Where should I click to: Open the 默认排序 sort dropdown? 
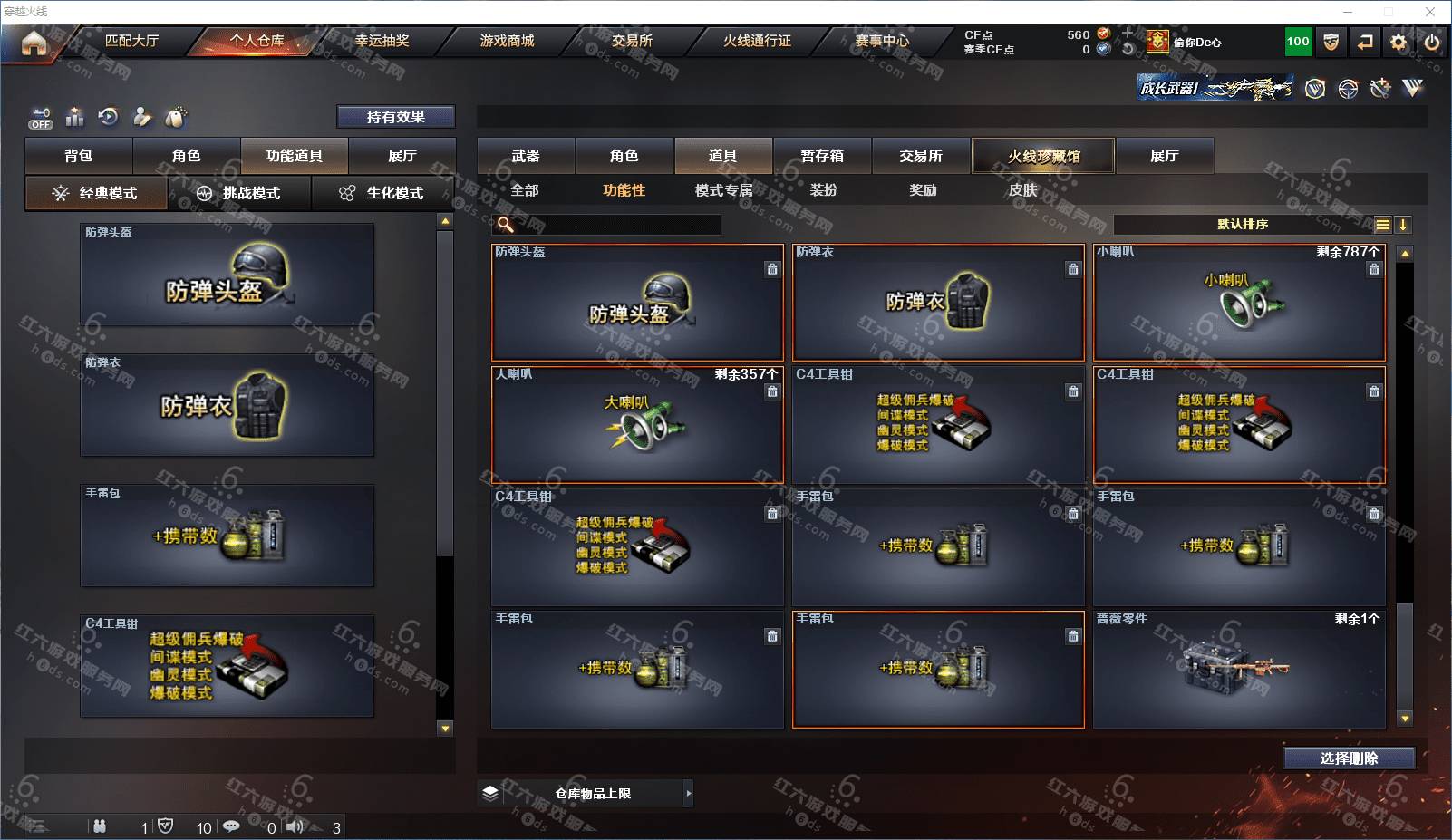1244,225
